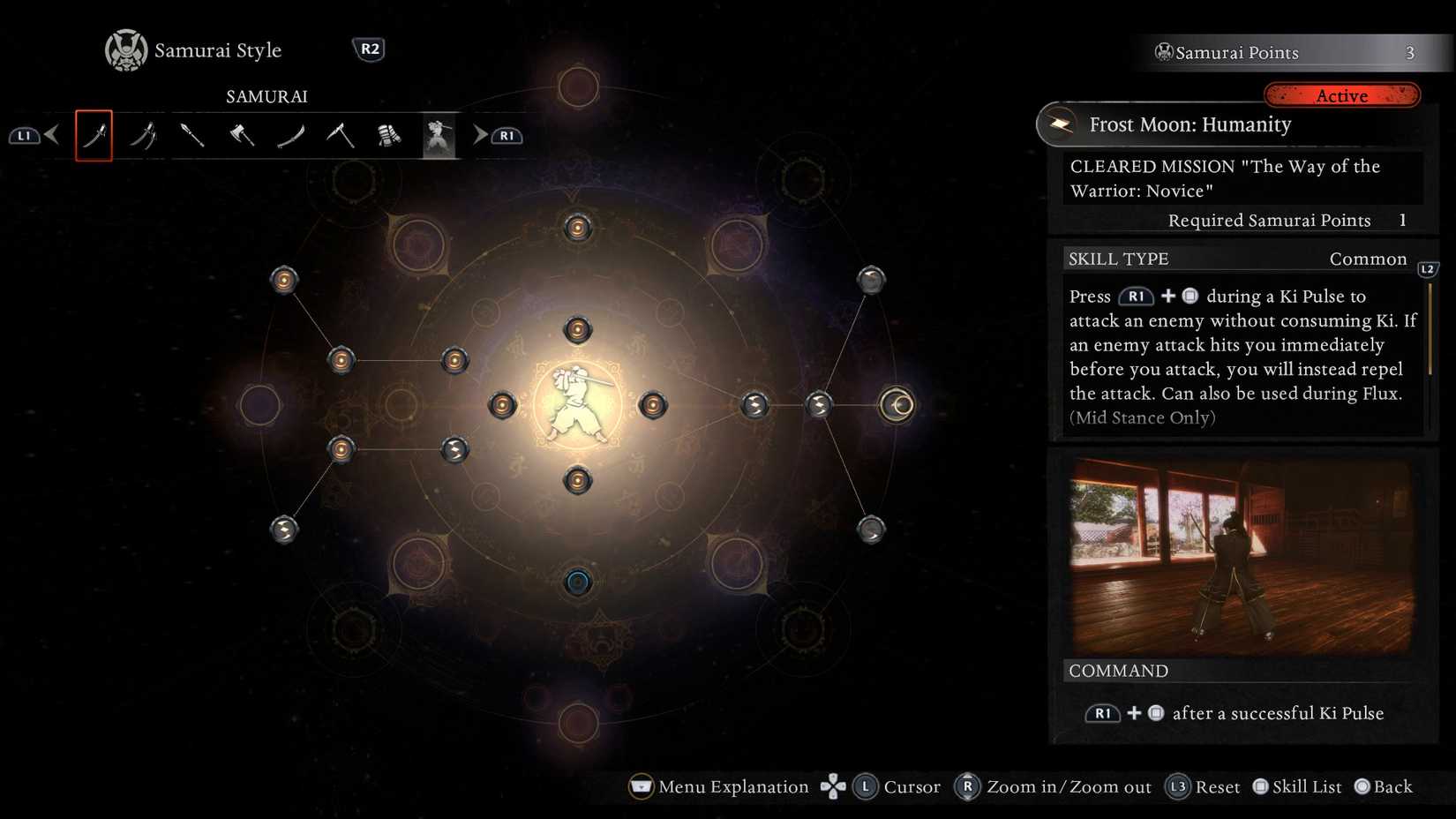Toggle the Active status of Frost Moon: Humanity
The height and width of the screenshot is (819, 1456).
pyautogui.click(x=1342, y=95)
